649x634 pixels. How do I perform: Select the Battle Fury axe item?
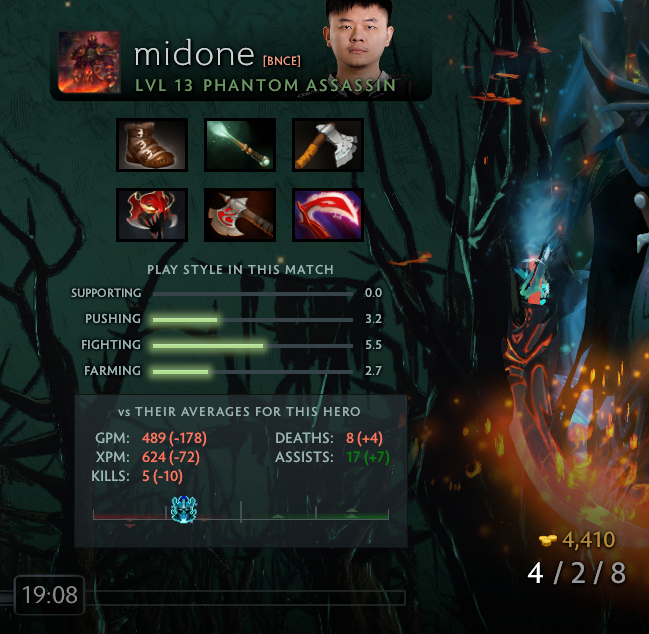(240, 215)
